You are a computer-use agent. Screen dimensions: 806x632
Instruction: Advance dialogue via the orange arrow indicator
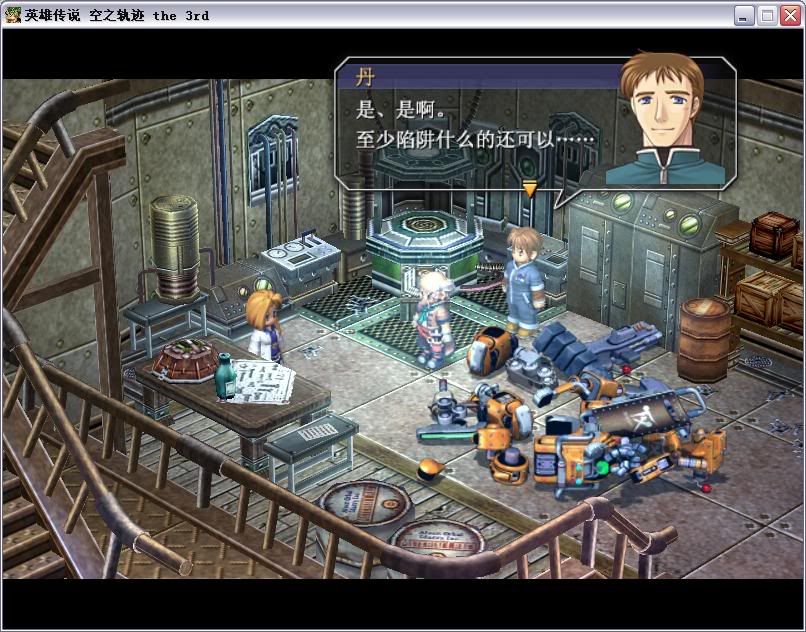[530, 187]
